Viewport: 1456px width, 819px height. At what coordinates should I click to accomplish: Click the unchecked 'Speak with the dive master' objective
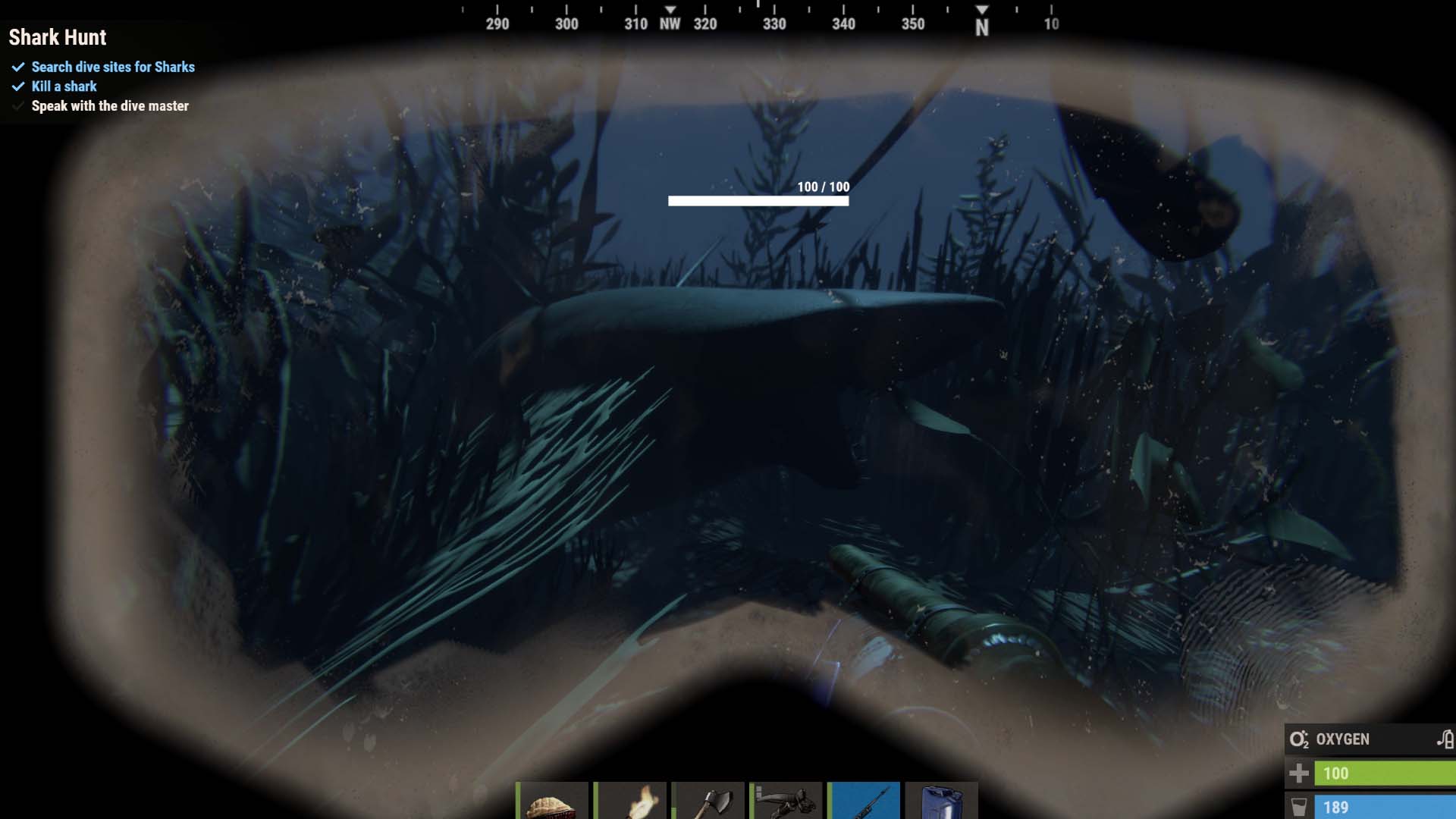(x=109, y=106)
